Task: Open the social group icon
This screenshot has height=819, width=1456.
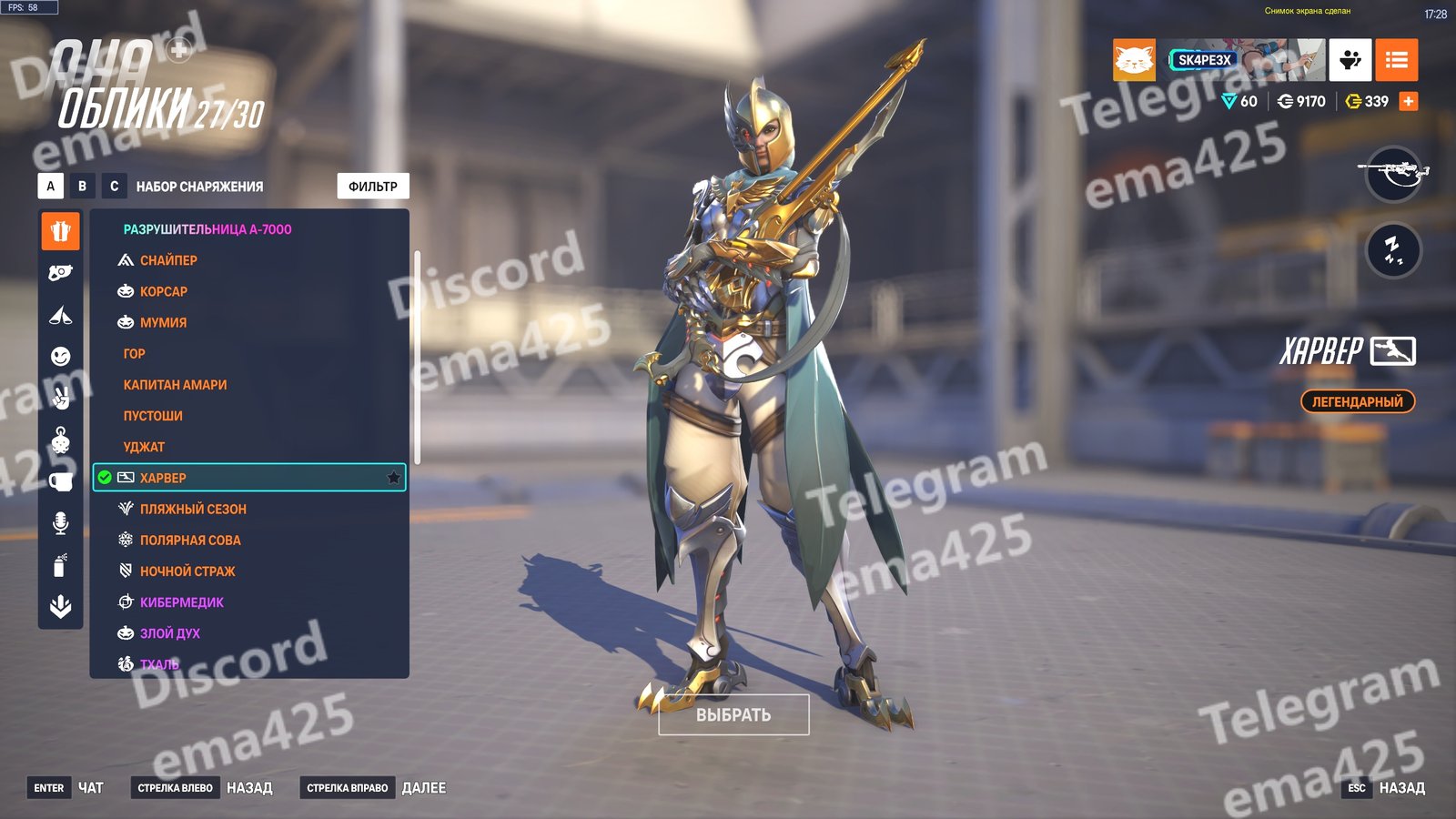Action: click(x=1350, y=60)
